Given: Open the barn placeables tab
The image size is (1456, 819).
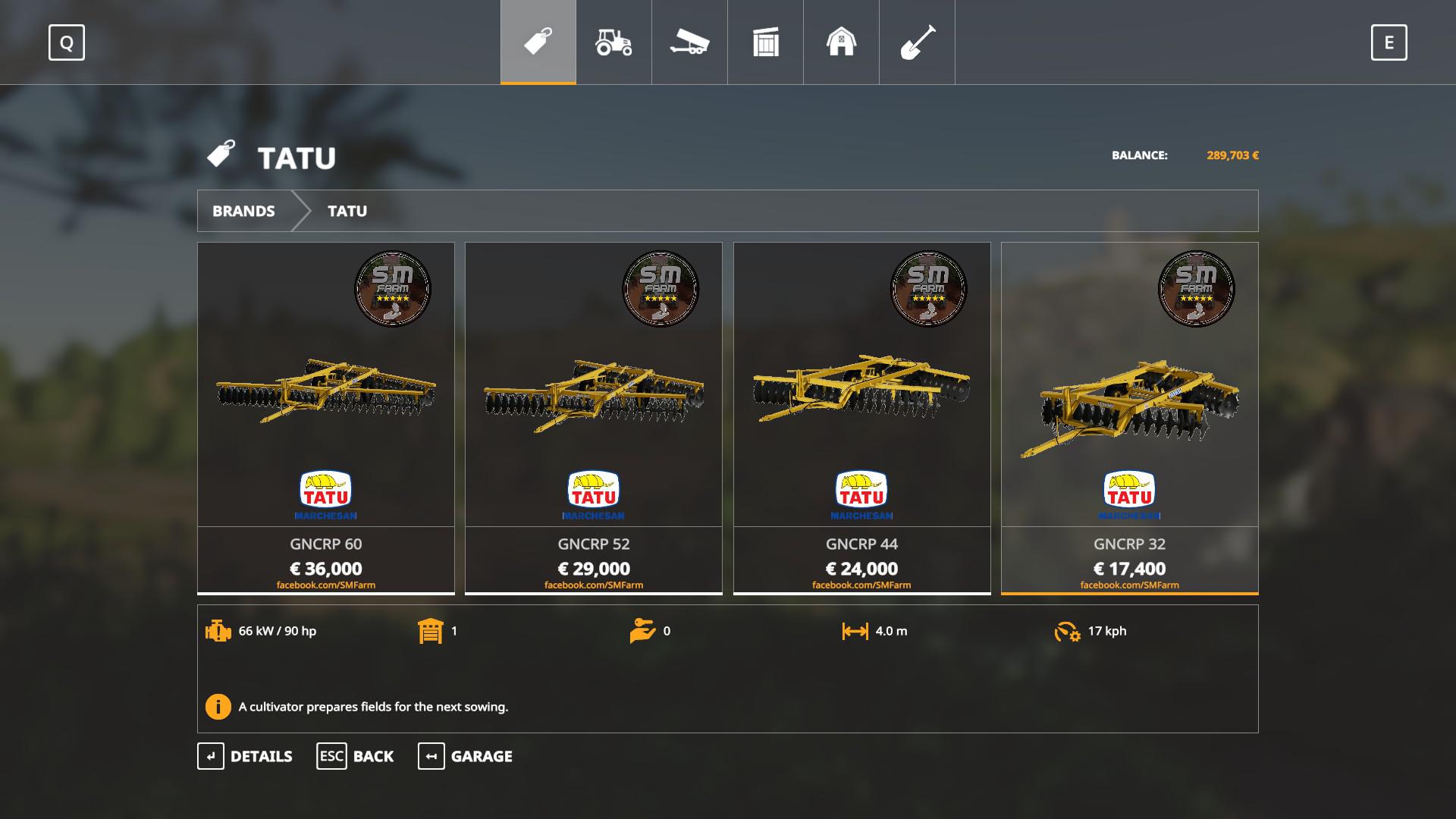Looking at the screenshot, I should 841,42.
